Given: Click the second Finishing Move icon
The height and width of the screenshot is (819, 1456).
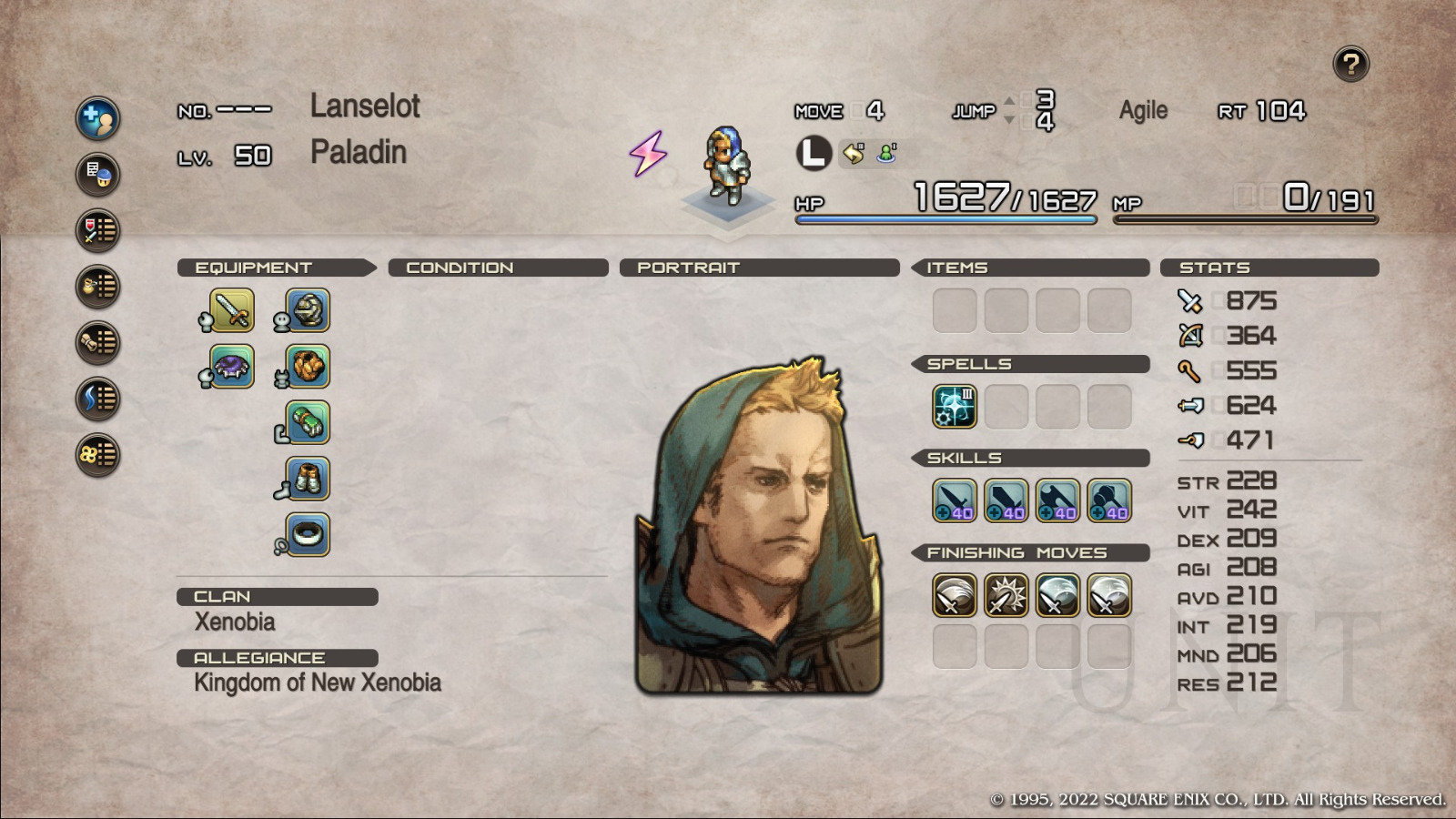Looking at the screenshot, I should coord(1006,594).
